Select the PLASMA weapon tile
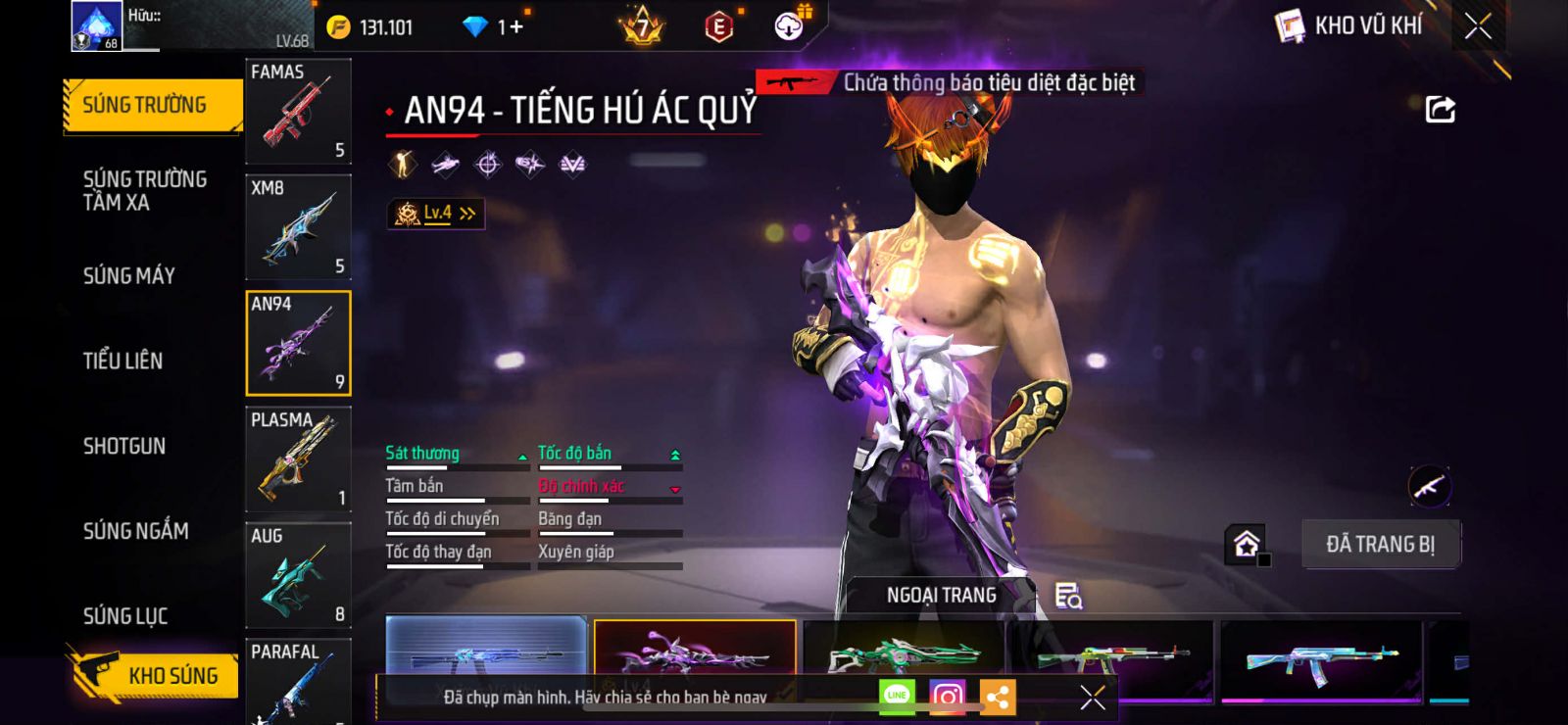 (x=298, y=459)
